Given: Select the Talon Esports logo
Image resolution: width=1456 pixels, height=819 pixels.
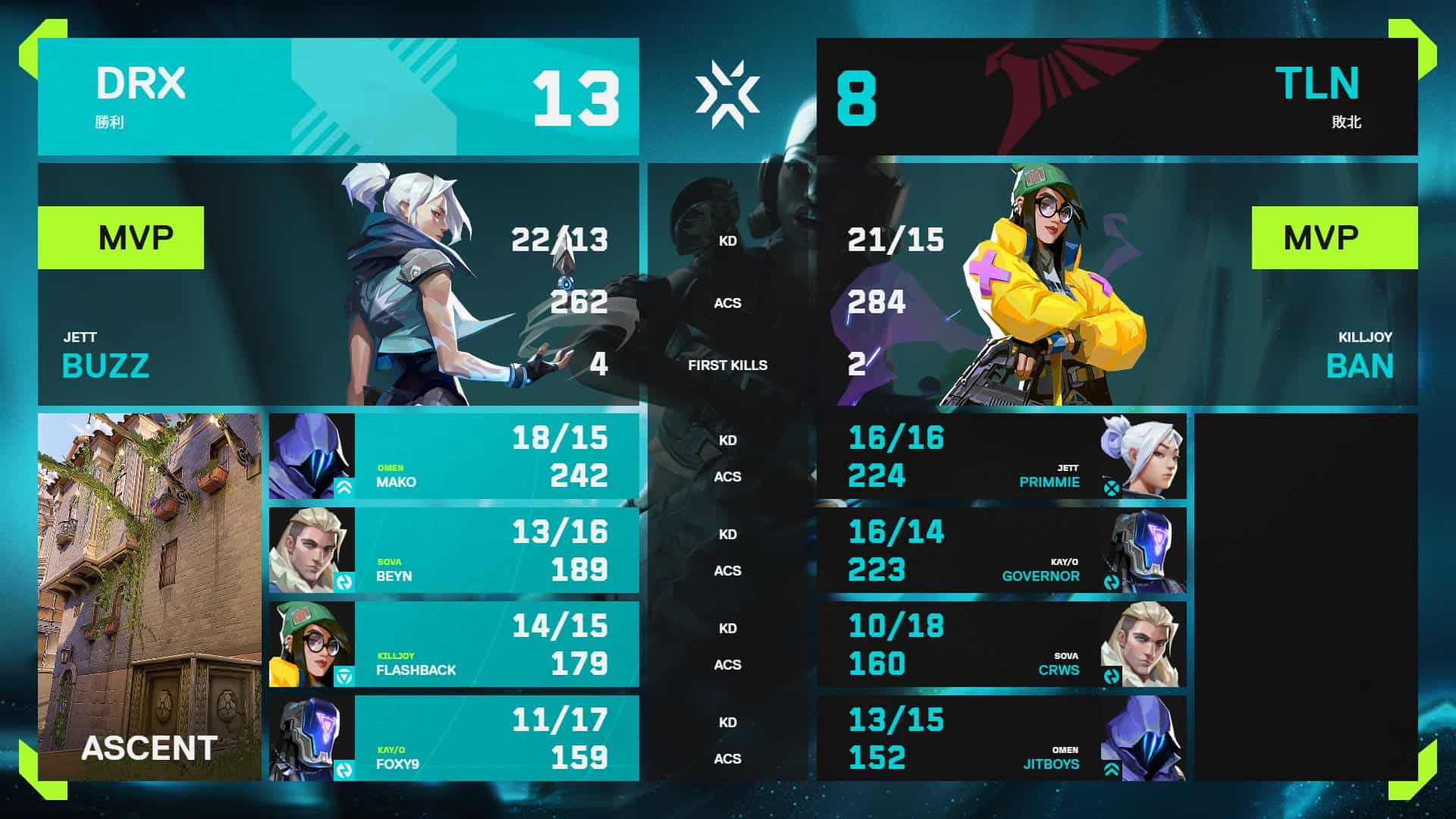Looking at the screenshot, I should [x=1052, y=83].
